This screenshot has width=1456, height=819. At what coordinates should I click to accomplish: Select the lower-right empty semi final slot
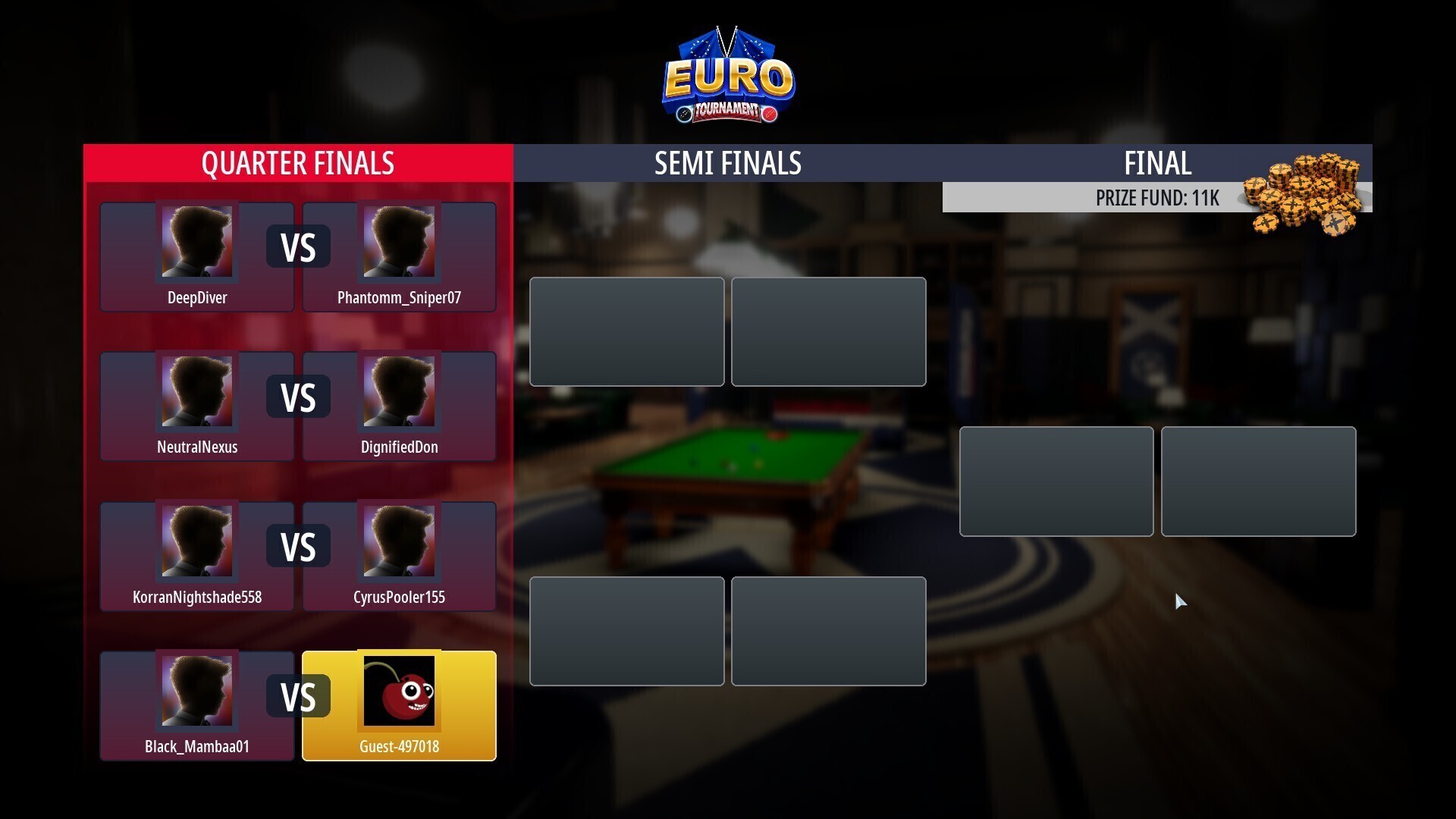[x=828, y=631]
